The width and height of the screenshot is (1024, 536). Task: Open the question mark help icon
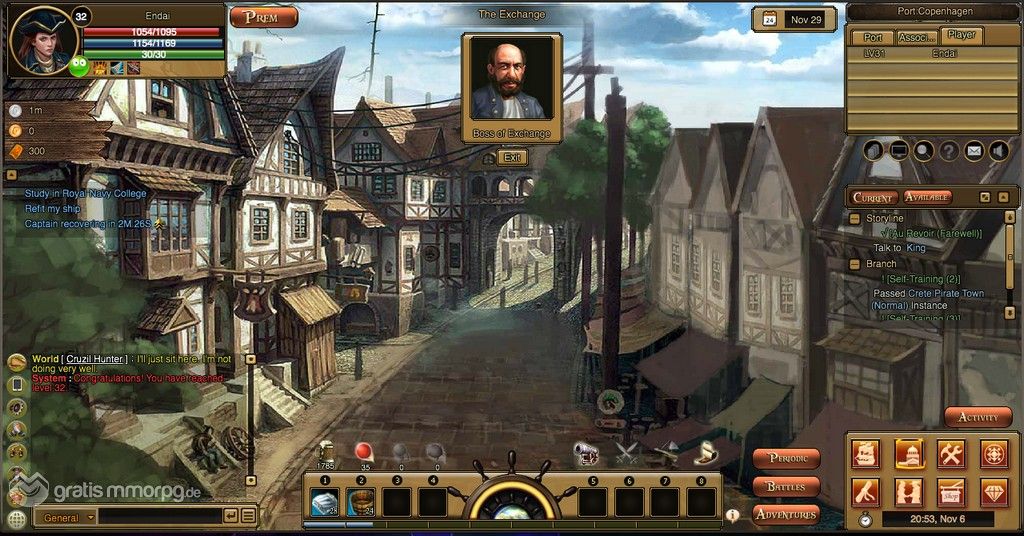click(948, 151)
